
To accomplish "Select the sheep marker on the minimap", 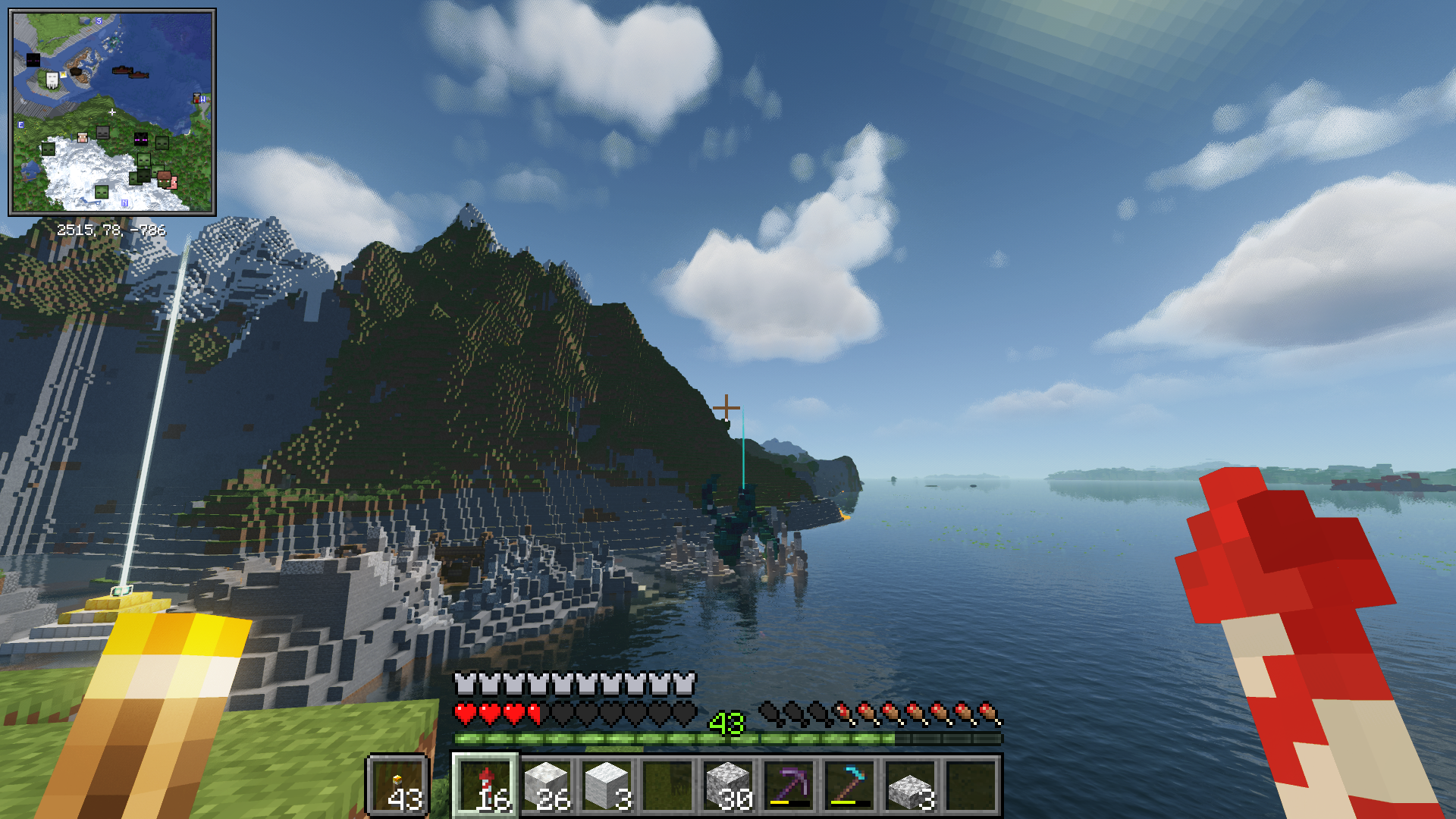I will pyautogui.click(x=83, y=137).
